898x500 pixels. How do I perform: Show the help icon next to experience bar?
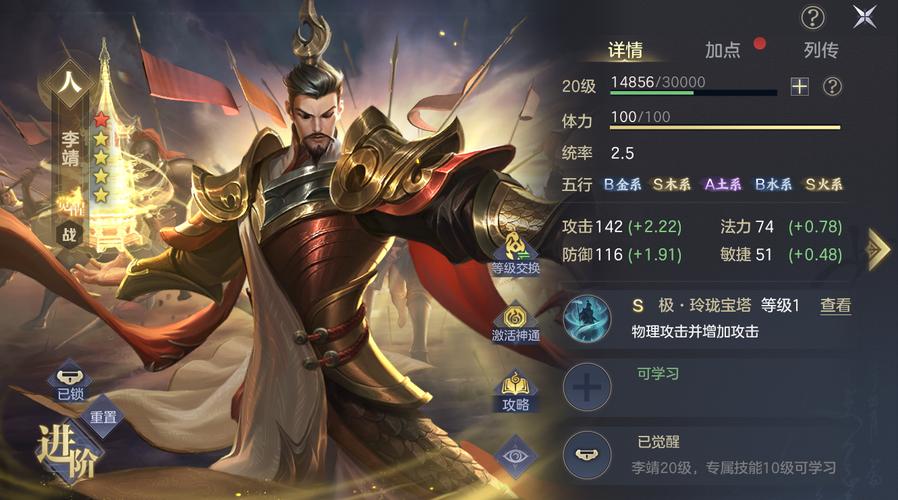[x=832, y=87]
